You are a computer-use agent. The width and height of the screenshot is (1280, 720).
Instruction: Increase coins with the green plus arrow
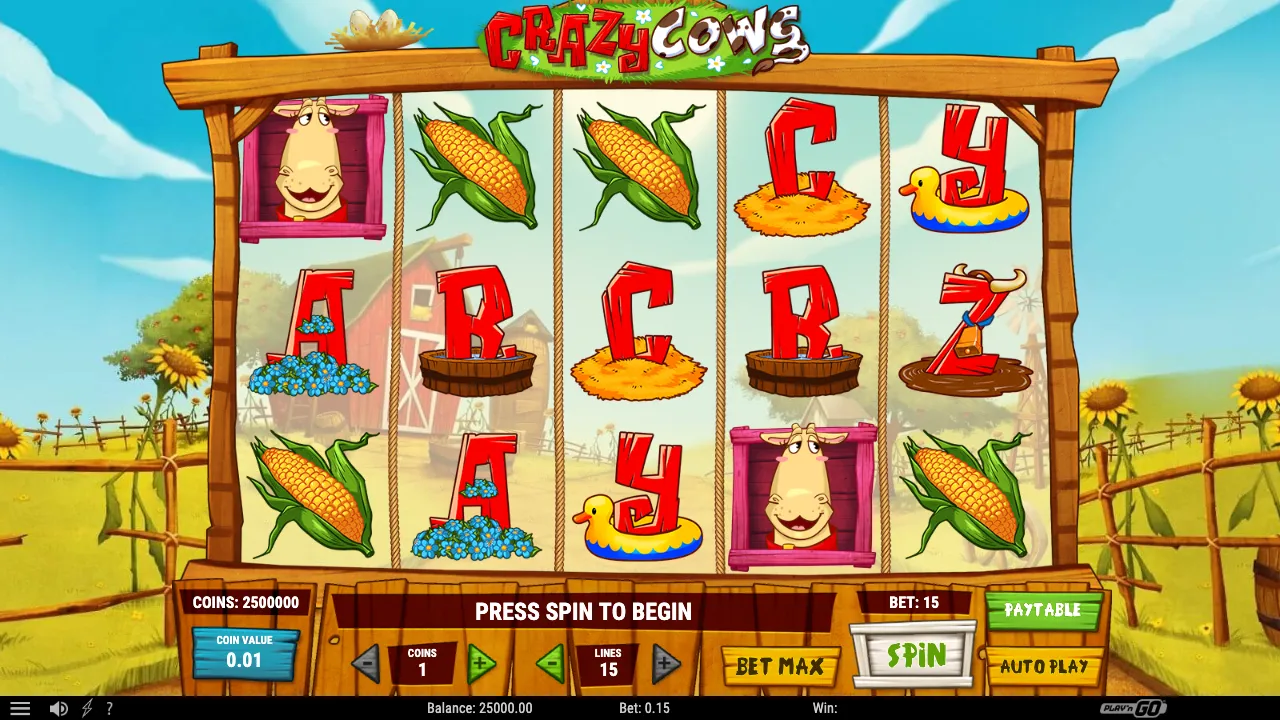click(x=482, y=663)
